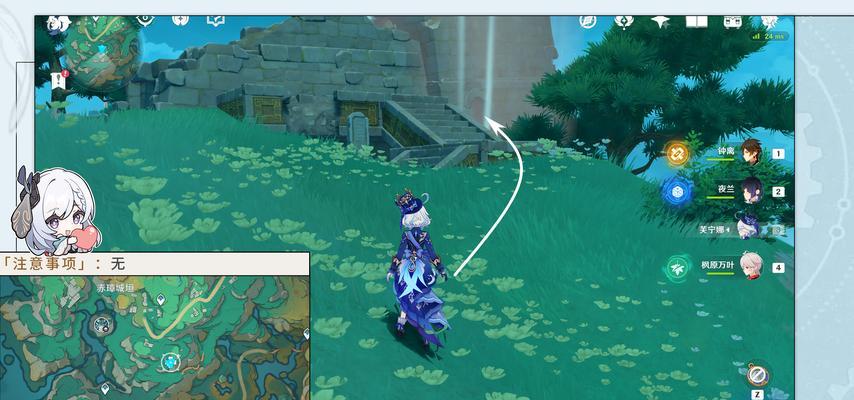Click the green anemo leaf icon beside 枫原万叶
854x400 pixels.
678,267
